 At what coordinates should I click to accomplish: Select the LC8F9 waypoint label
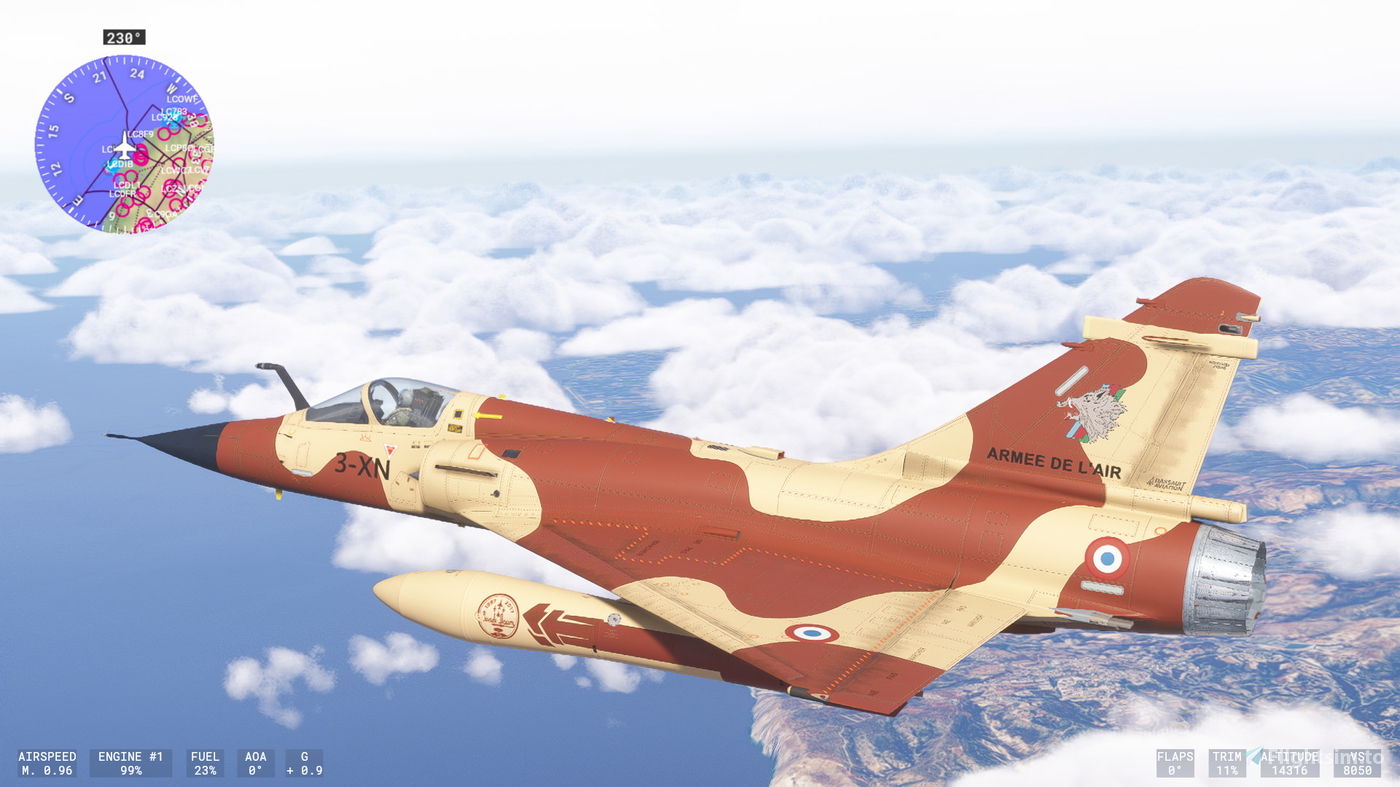pos(140,134)
